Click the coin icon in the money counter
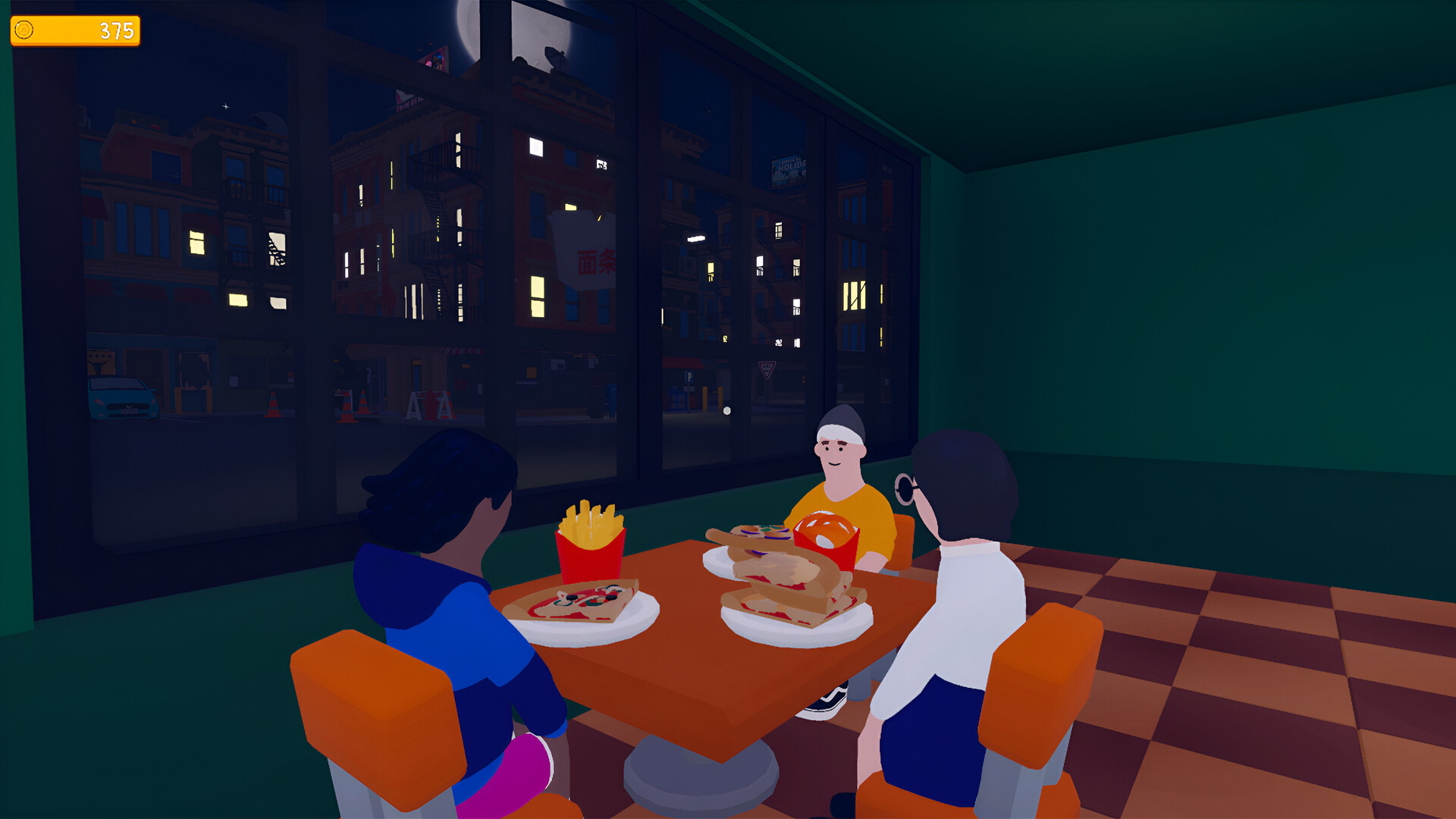Viewport: 1456px width, 819px height. (x=24, y=29)
